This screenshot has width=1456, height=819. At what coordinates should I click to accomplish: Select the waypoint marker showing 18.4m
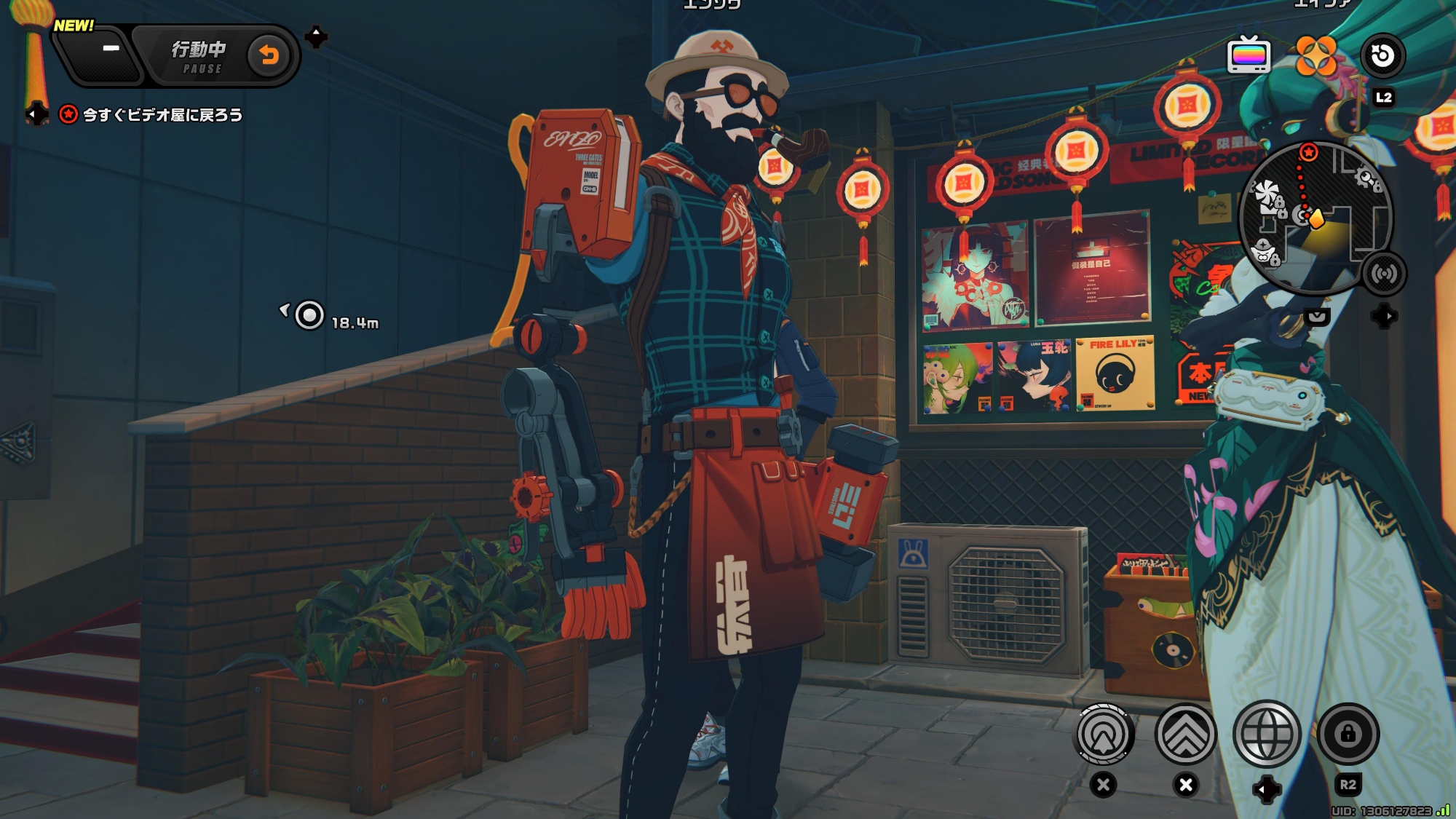[x=310, y=316]
